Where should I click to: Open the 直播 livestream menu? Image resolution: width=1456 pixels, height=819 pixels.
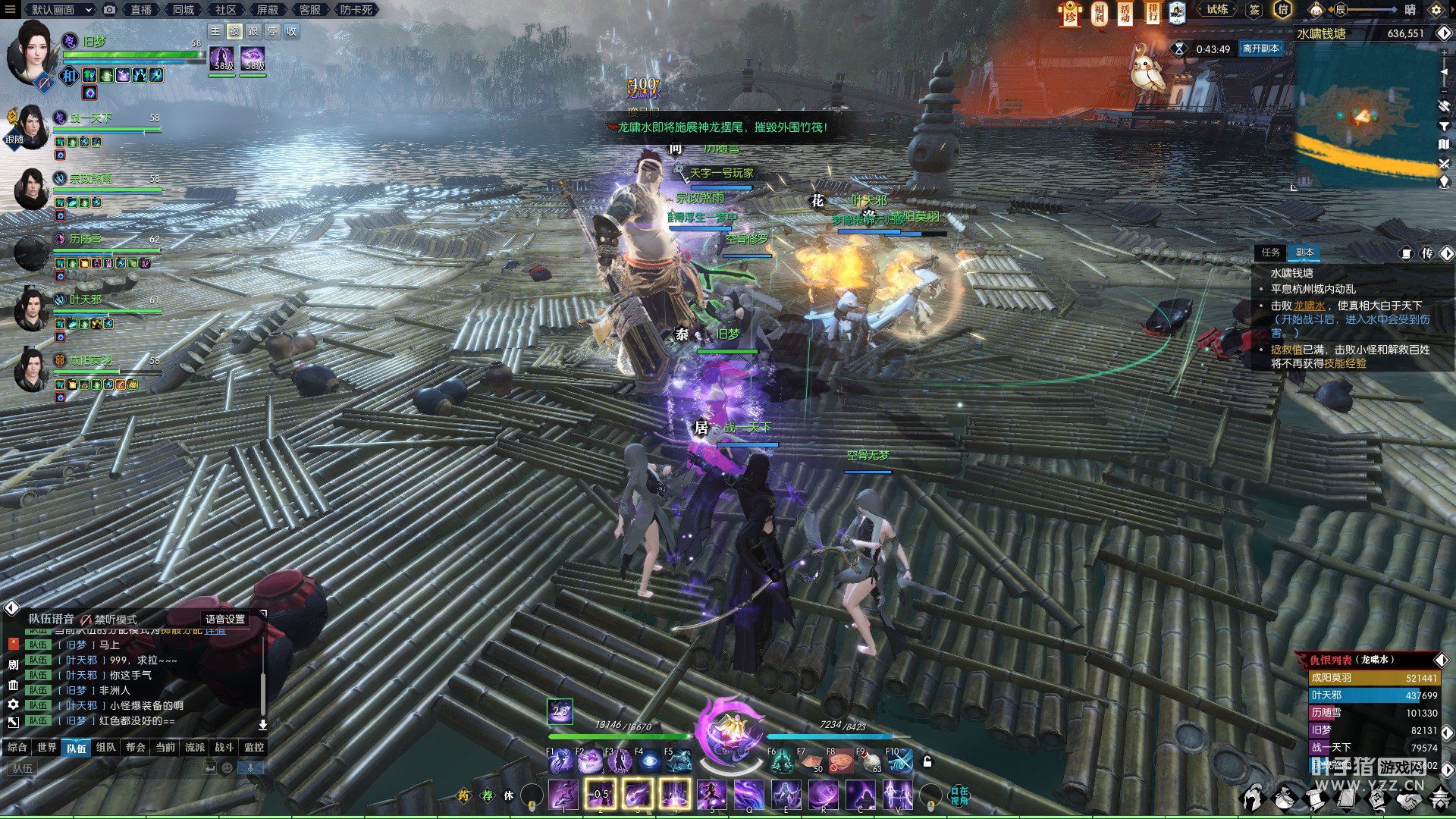click(x=141, y=10)
